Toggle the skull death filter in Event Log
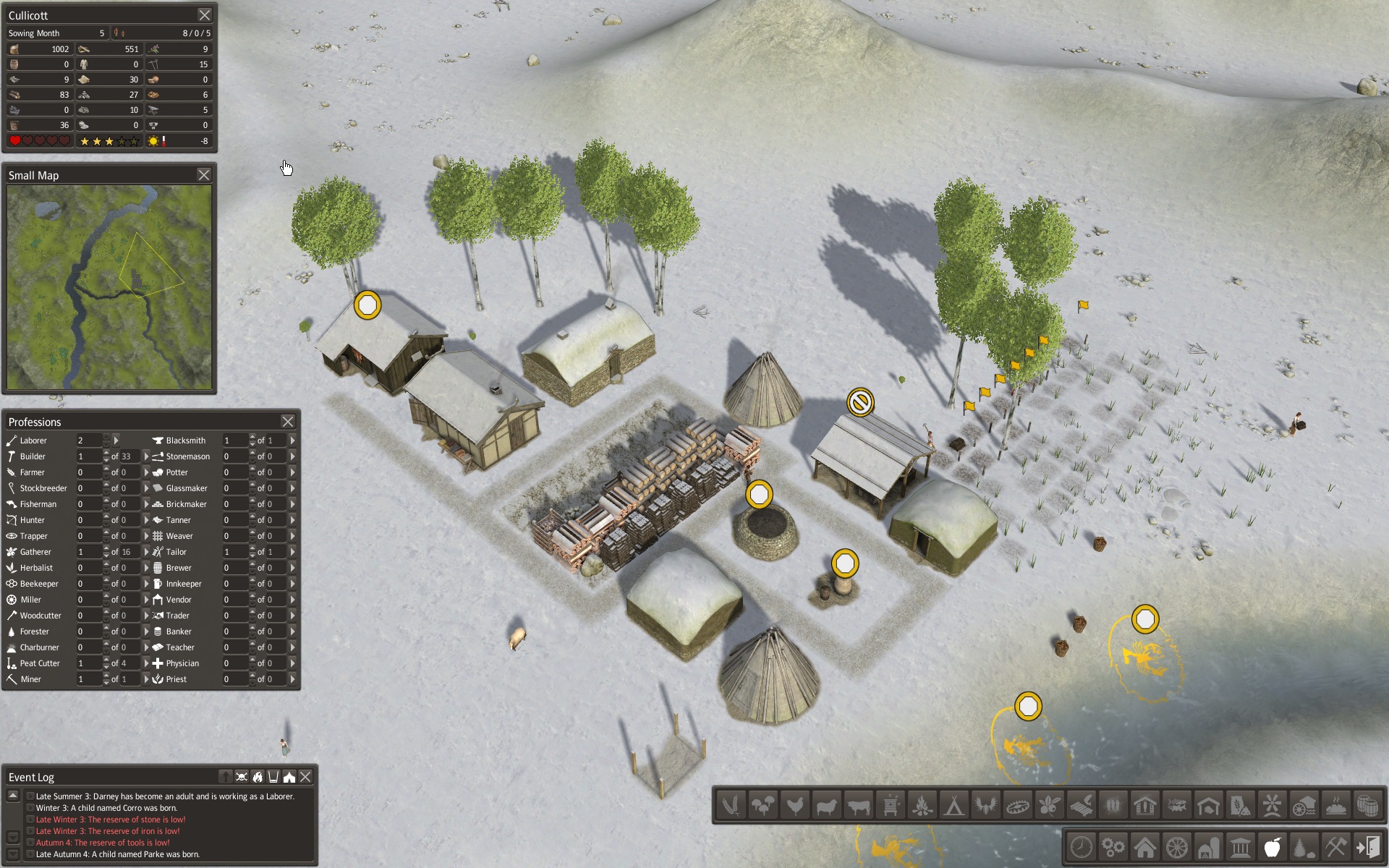The image size is (1389, 868). pos(242,777)
